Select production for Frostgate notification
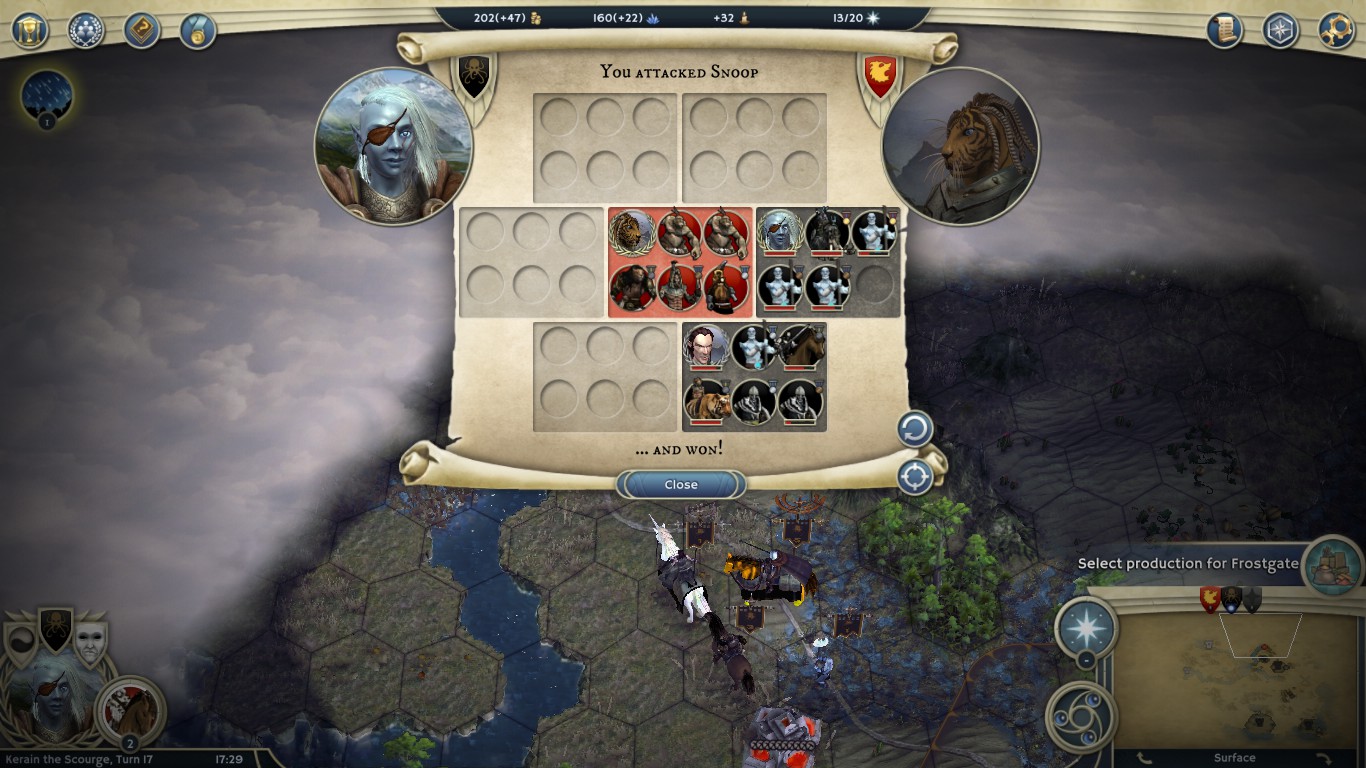Screen dimensions: 1366x768 coord(1187,564)
